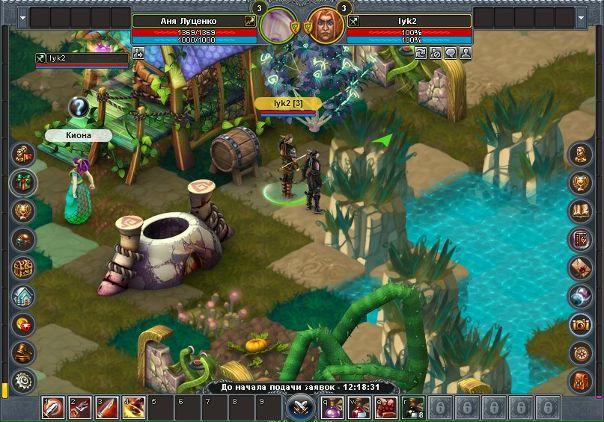The height and width of the screenshot is (422, 604).
Task: Use the skill in hotbar slot 1
Action: [53, 407]
